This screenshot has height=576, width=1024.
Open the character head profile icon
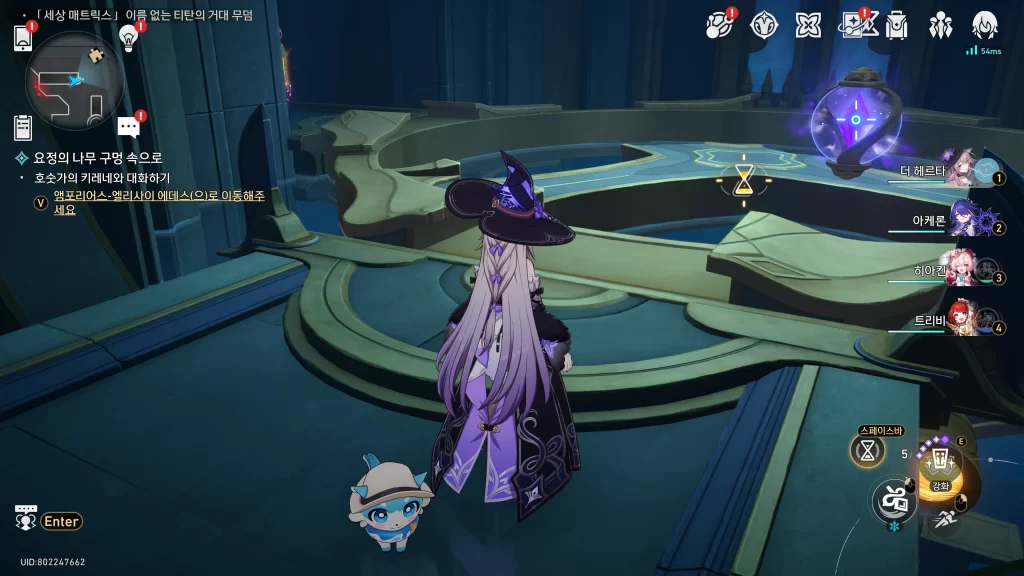coord(985,25)
